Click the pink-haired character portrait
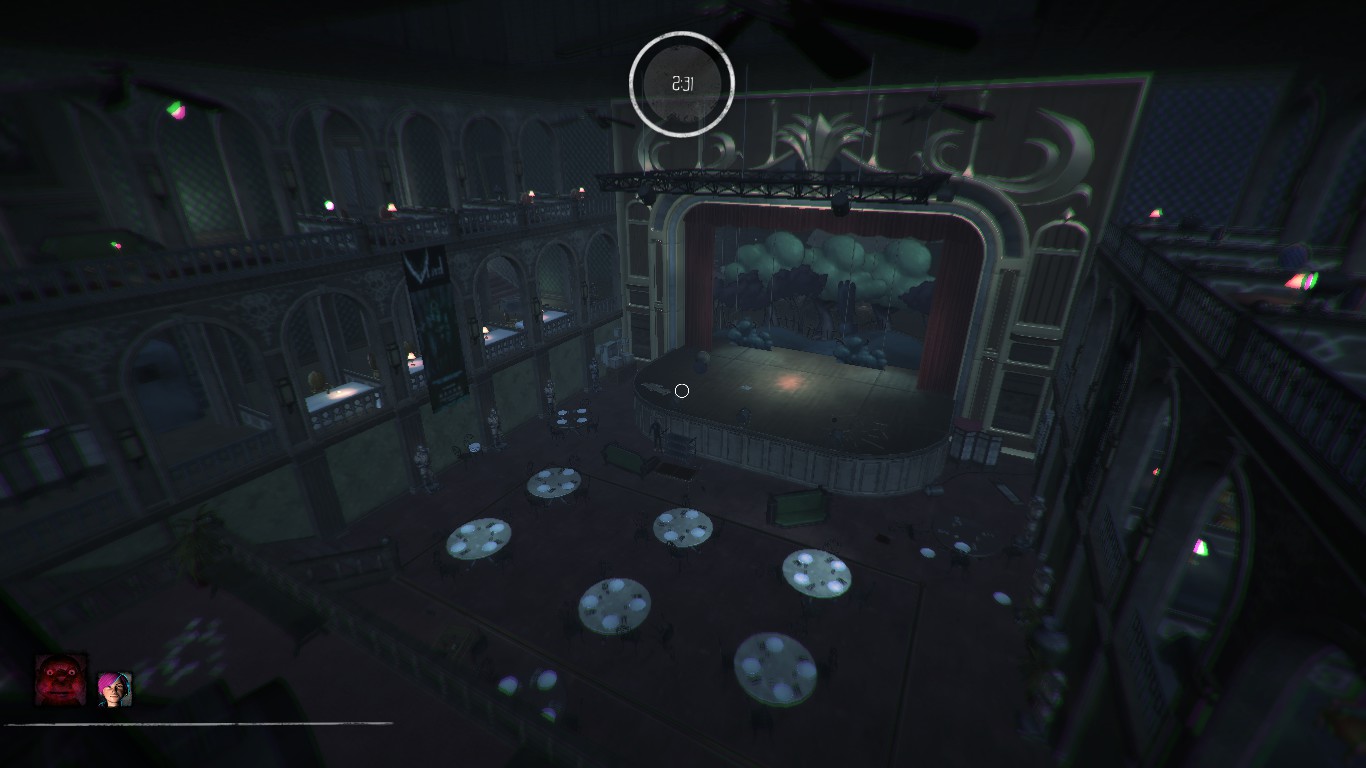Screen dimensions: 1366x768 [115, 689]
